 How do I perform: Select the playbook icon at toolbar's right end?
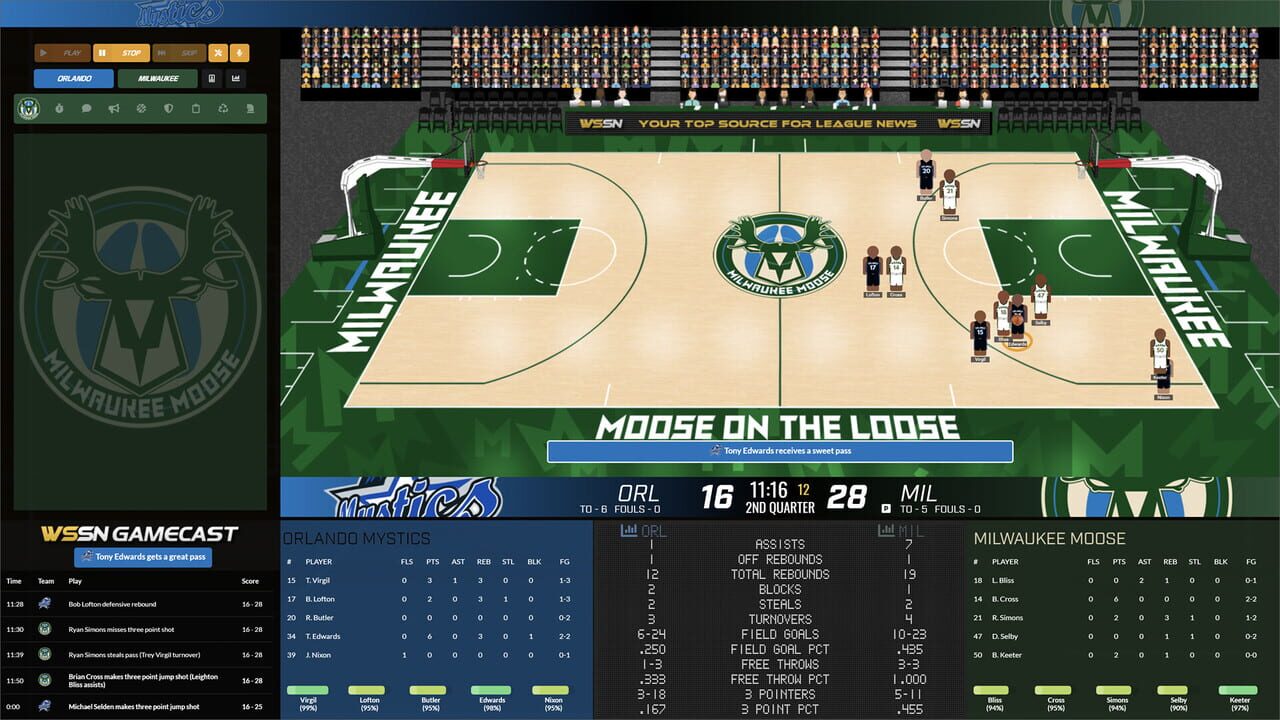[251, 109]
